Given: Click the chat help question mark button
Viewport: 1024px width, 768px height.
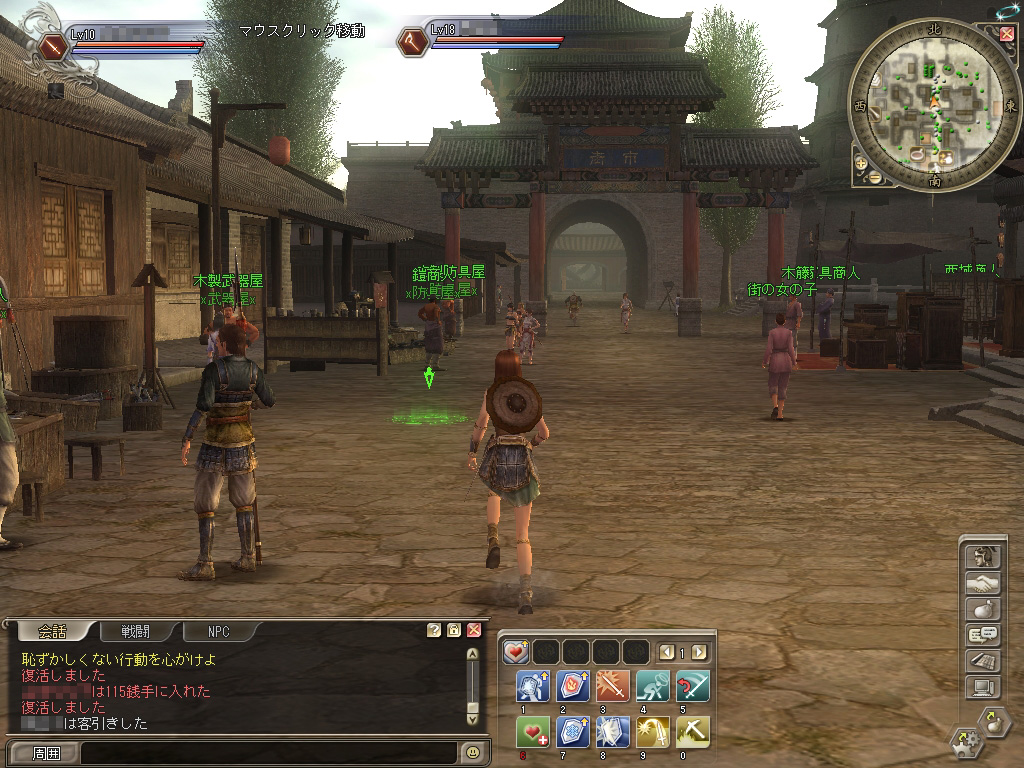Looking at the screenshot, I should (434, 630).
